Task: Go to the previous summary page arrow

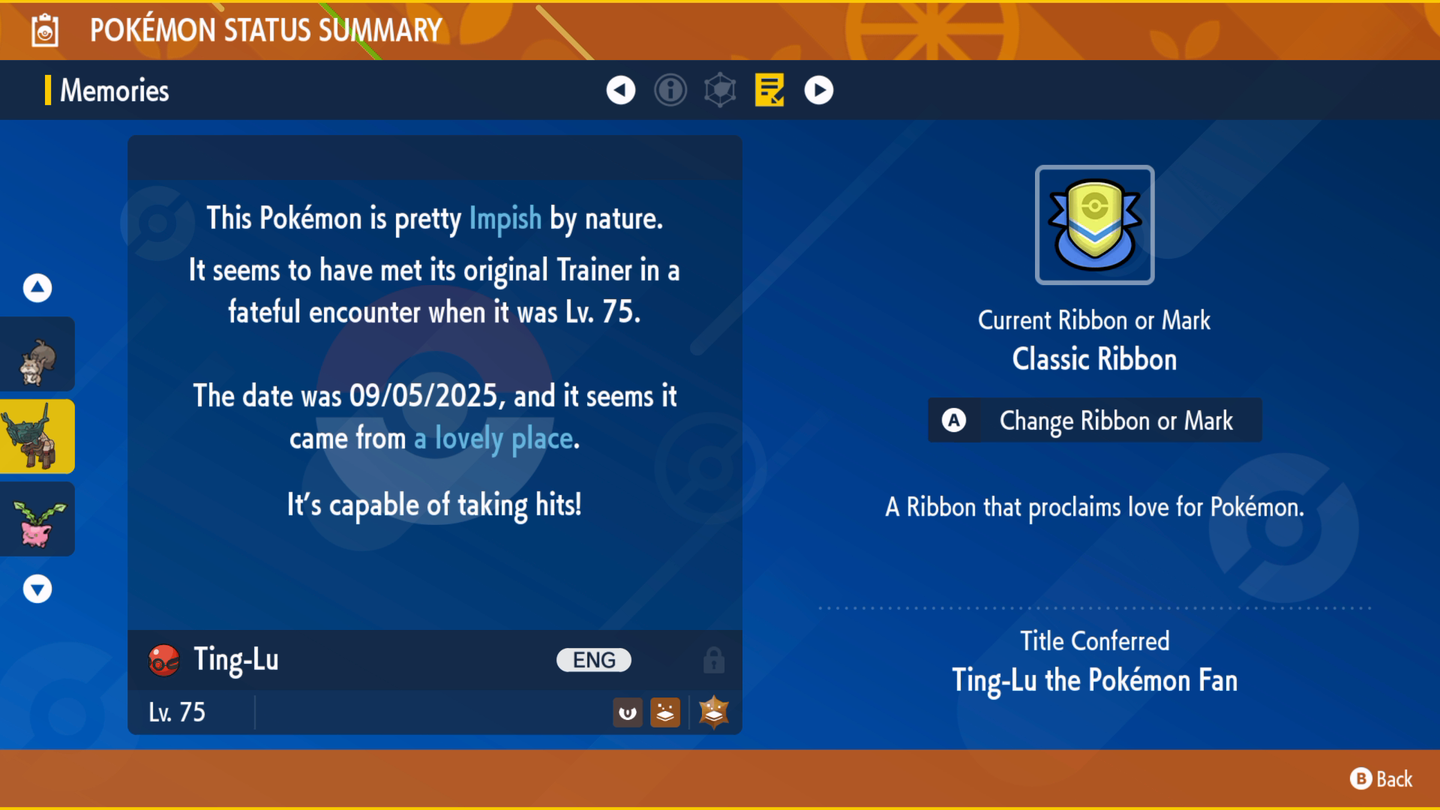Action: [x=621, y=90]
